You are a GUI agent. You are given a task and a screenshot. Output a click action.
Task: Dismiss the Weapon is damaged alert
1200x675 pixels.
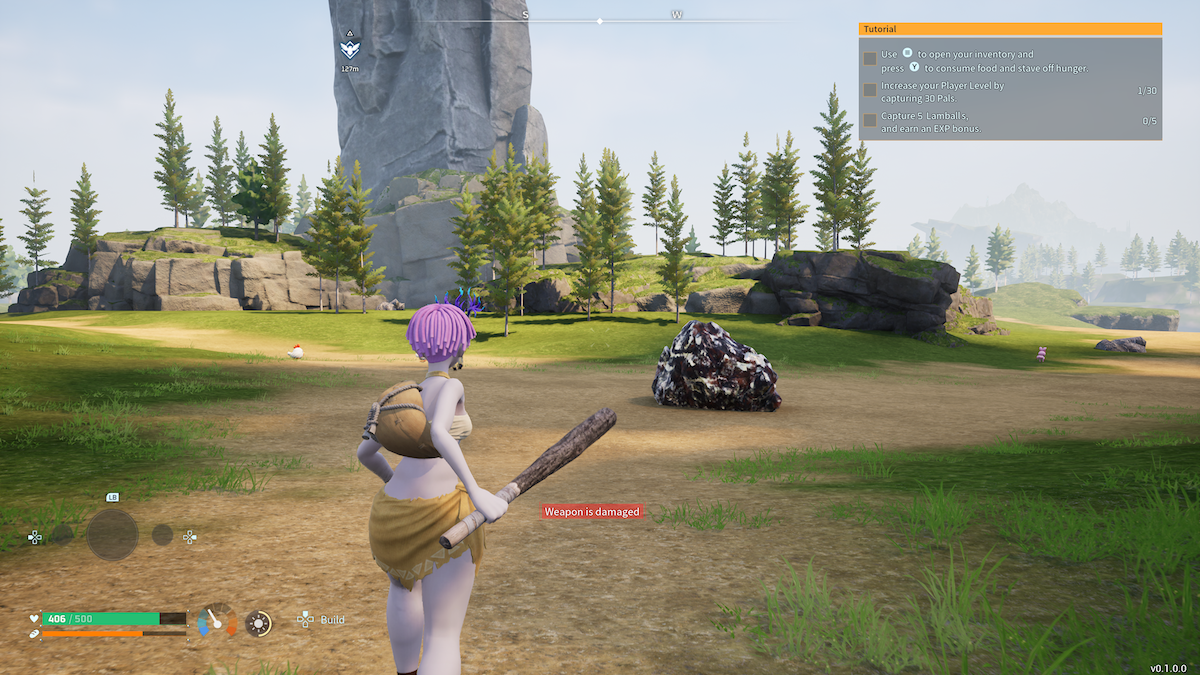(591, 512)
